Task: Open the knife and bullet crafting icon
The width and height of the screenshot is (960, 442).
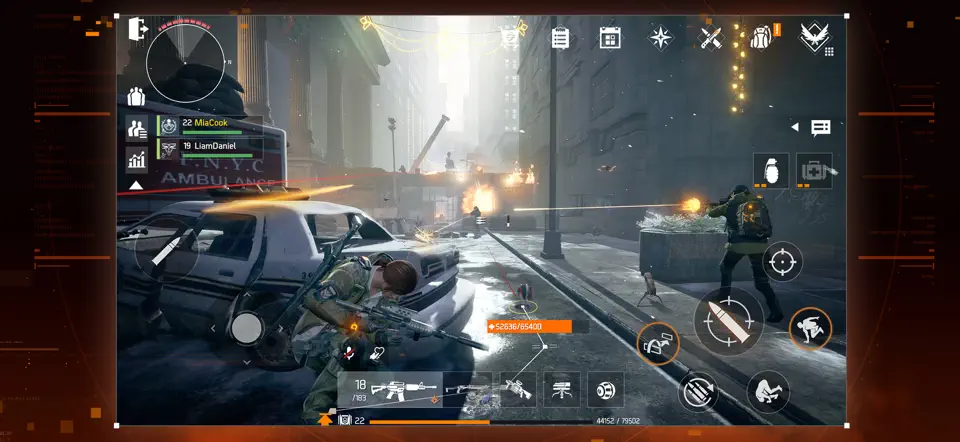Action: click(711, 38)
